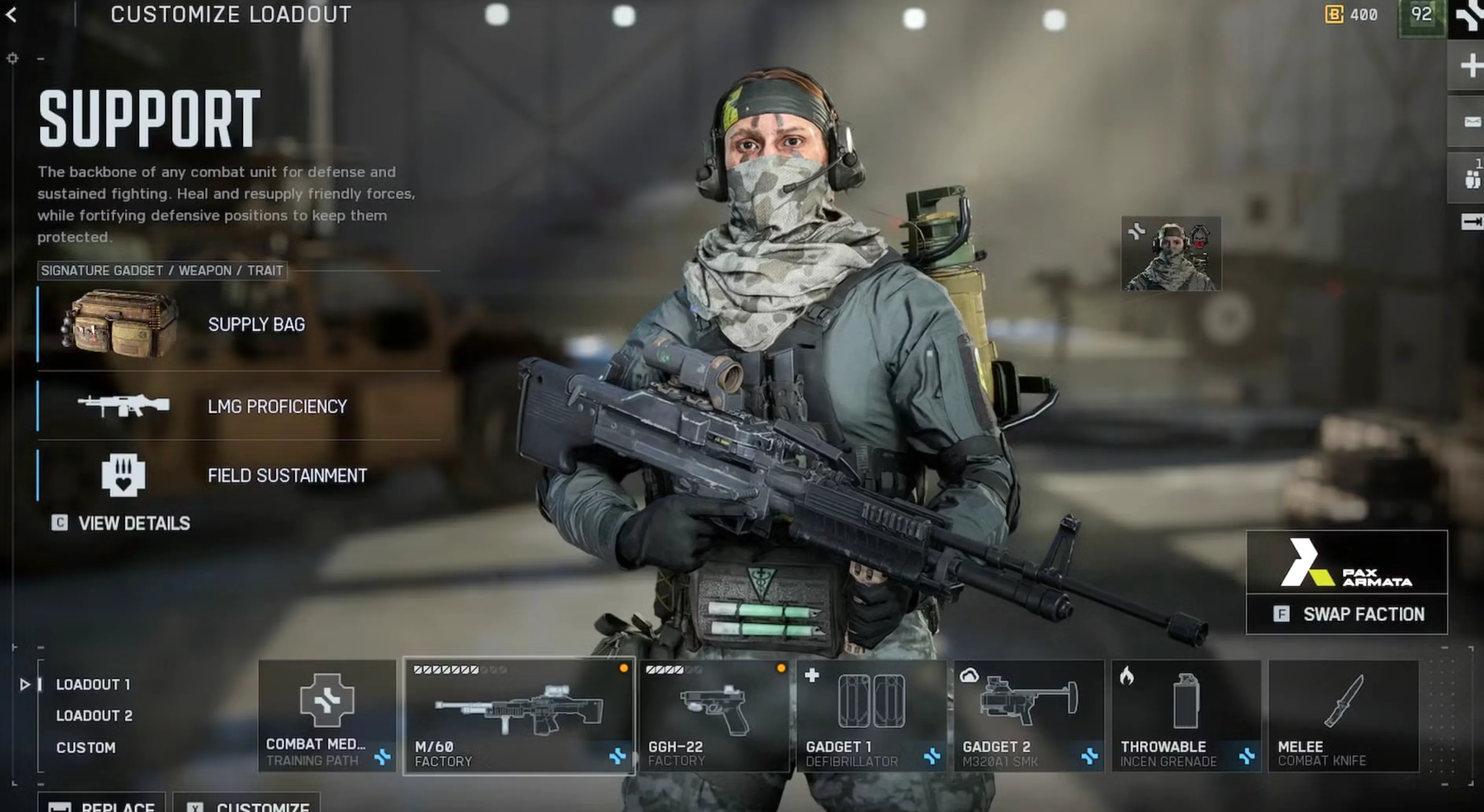Open the Incen Grenade throwable slot
The height and width of the screenshot is (812, 1484).
coord(1186,716)
